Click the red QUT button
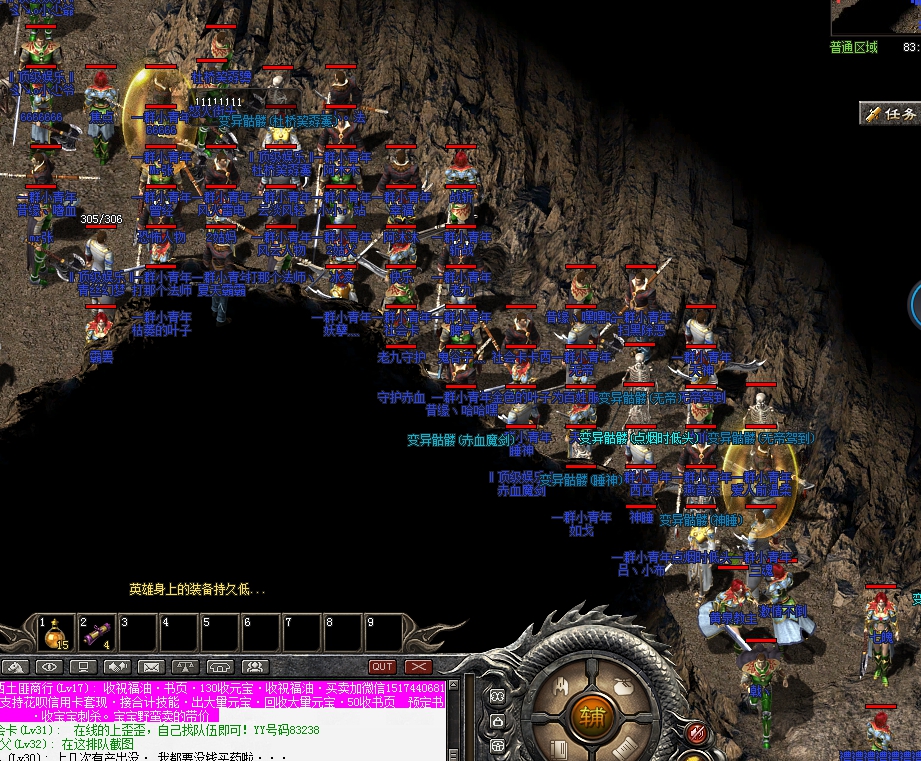The width and height of the screenshot is (921, 761). pyautogui.click(x=382, y=666)
